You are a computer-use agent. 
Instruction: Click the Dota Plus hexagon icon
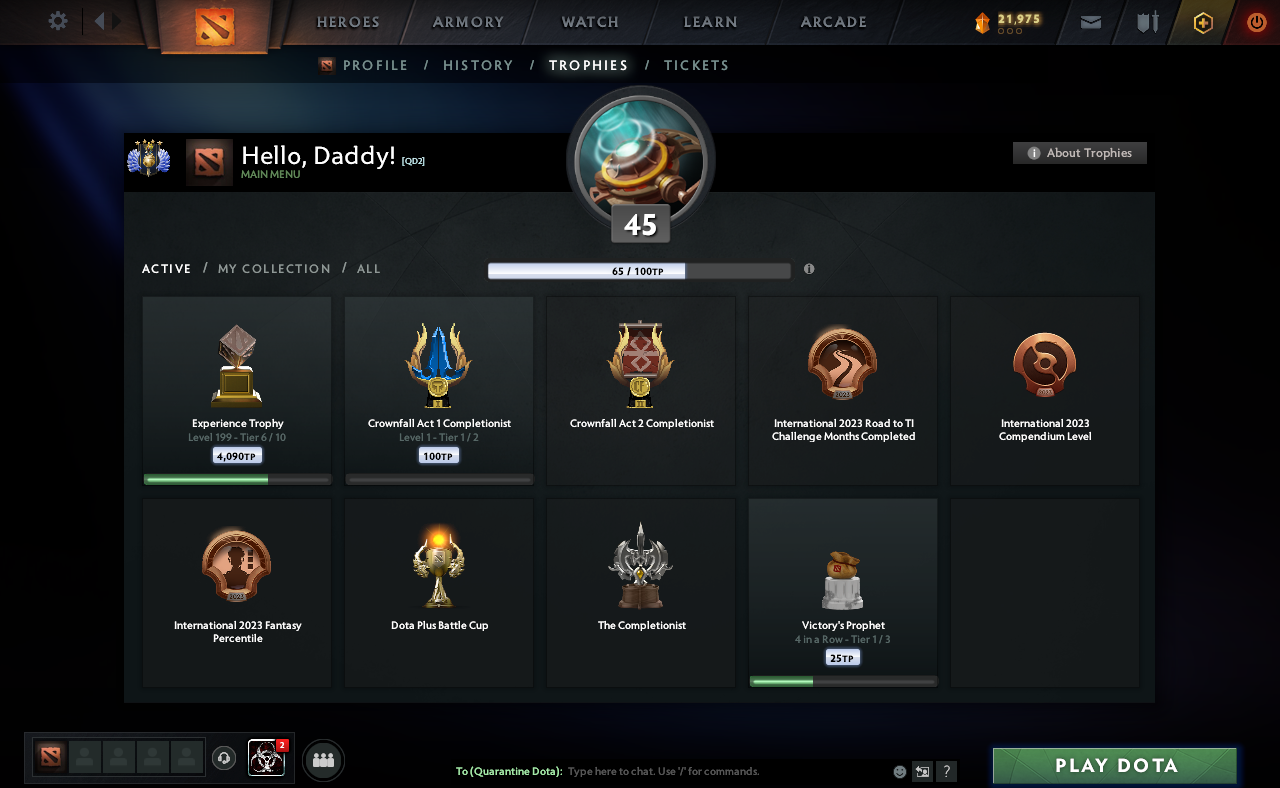[x=1201, y=22]
